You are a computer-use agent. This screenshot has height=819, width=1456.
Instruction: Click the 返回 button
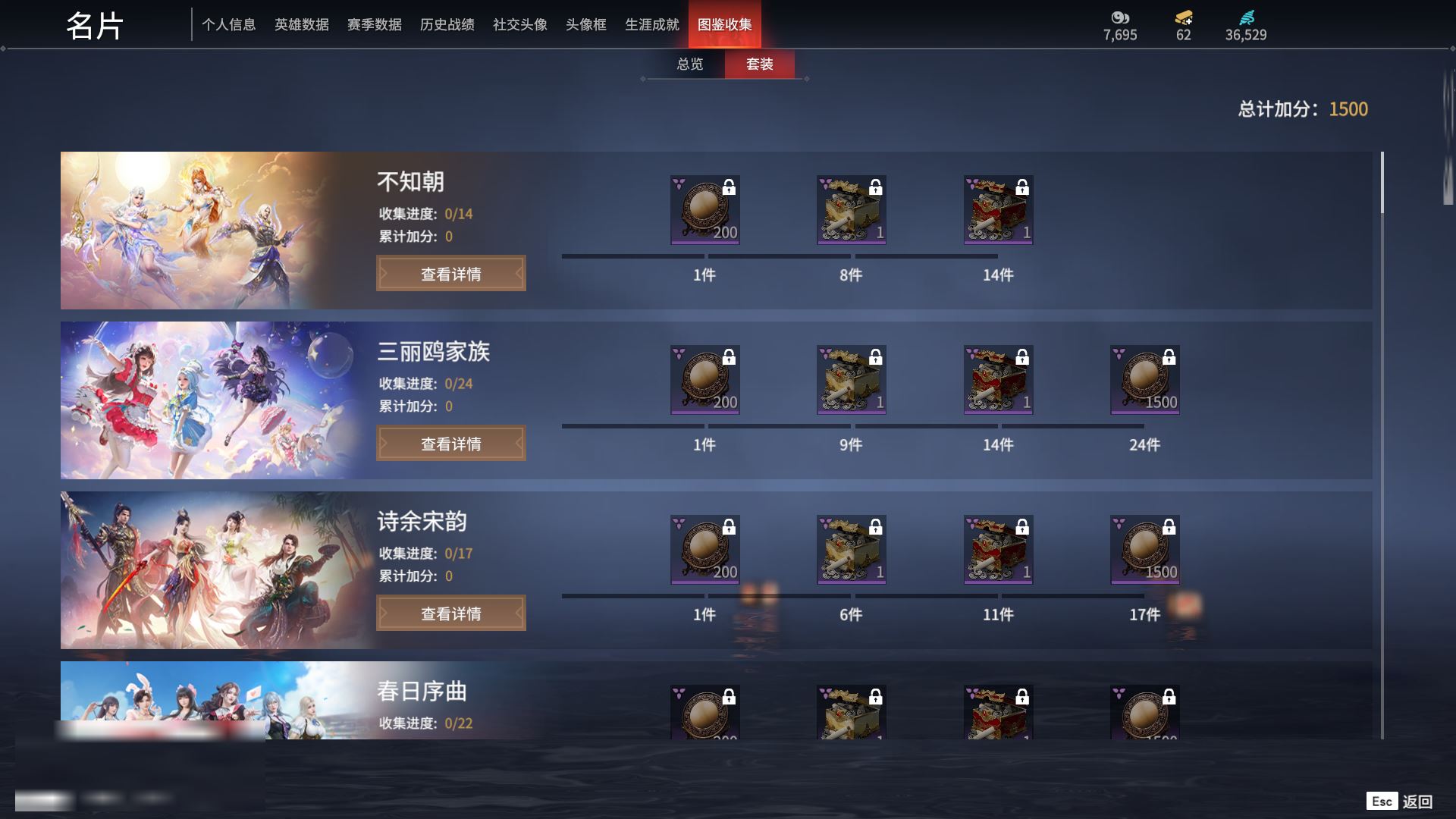tap(1416, 802)
